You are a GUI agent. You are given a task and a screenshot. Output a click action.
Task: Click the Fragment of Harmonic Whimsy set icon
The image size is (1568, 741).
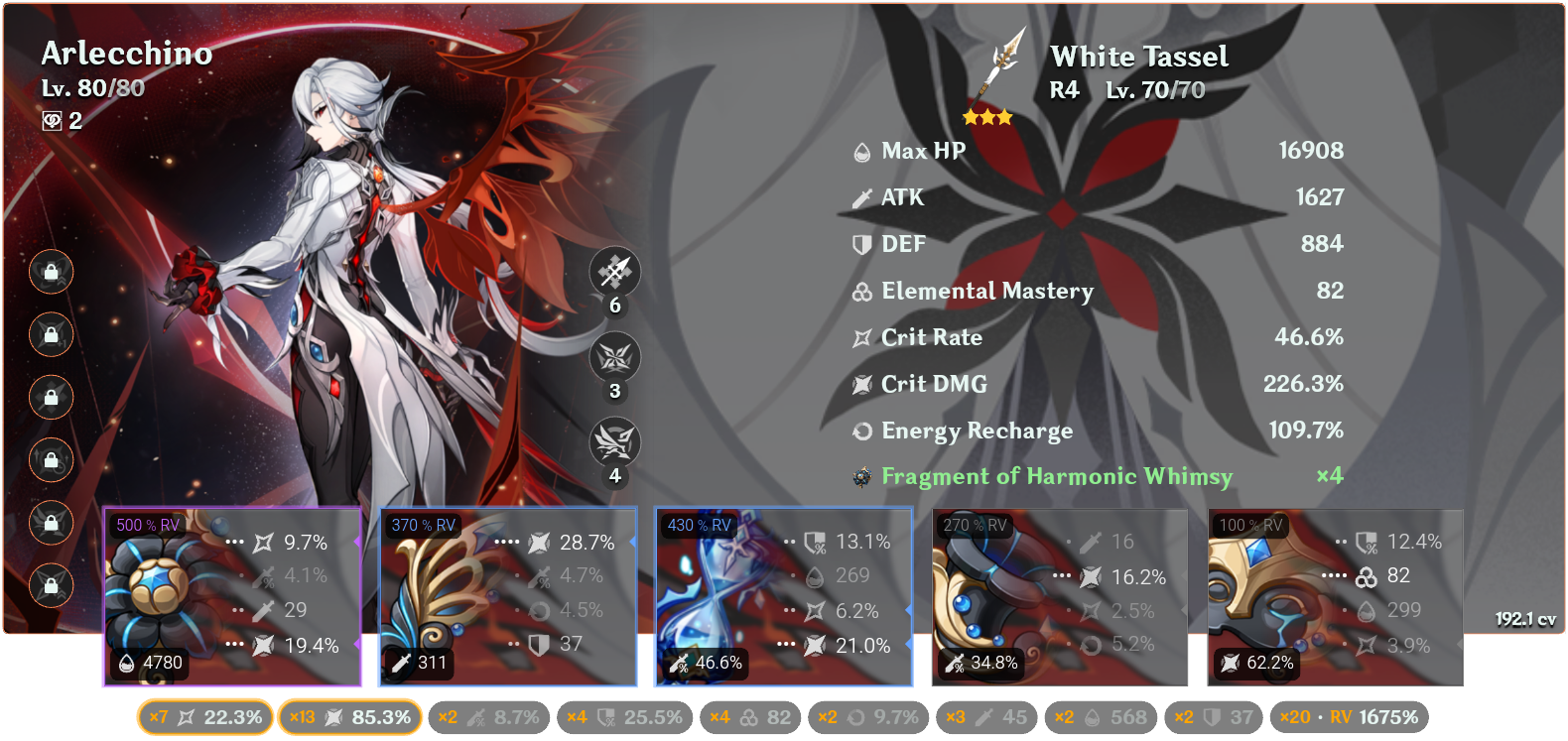(861, 477)
